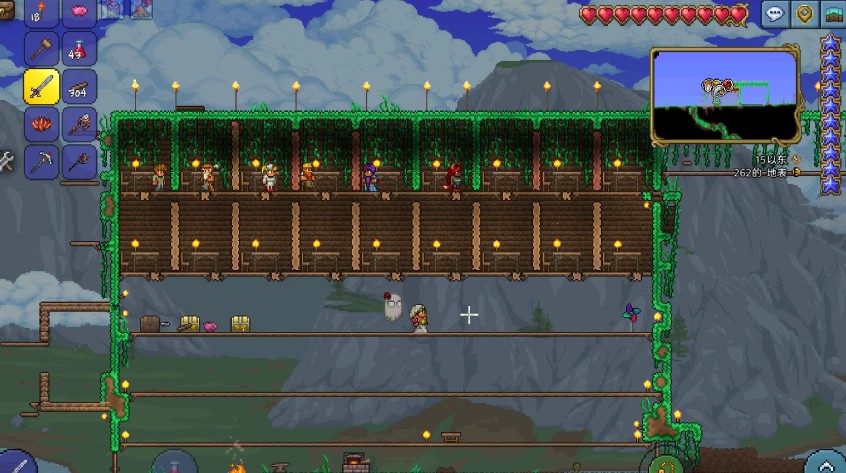Open the chat speech bubble button
Image resolution: width=846 pixels, height=473 pixels.
pos(773,14)
